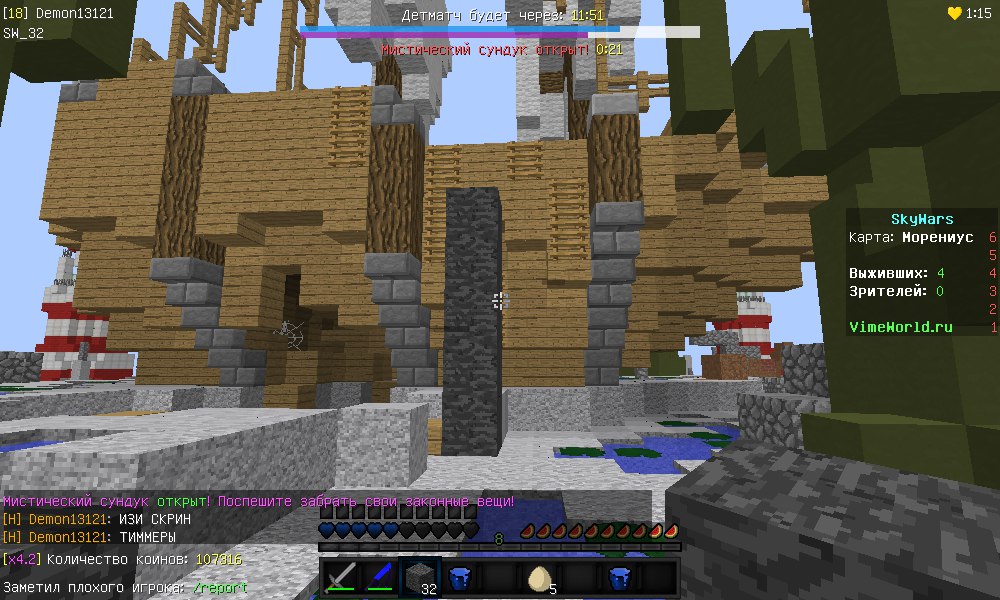Select the blue enchanted item beside the sword
The width and height of the screenshot is (1000, 600).
point(379,578)
